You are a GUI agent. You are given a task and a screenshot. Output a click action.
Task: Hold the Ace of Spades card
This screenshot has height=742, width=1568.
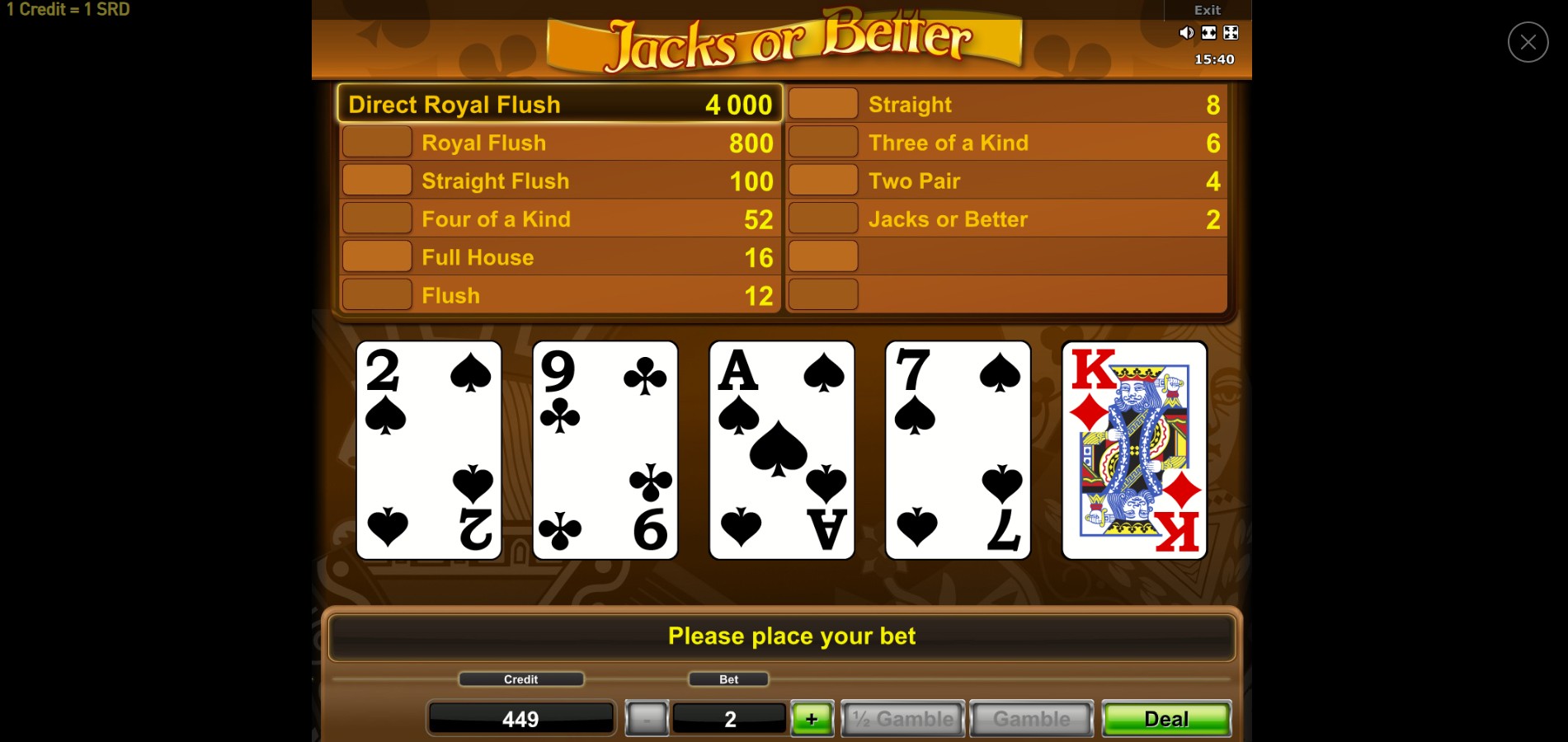[x=780, y=449]
